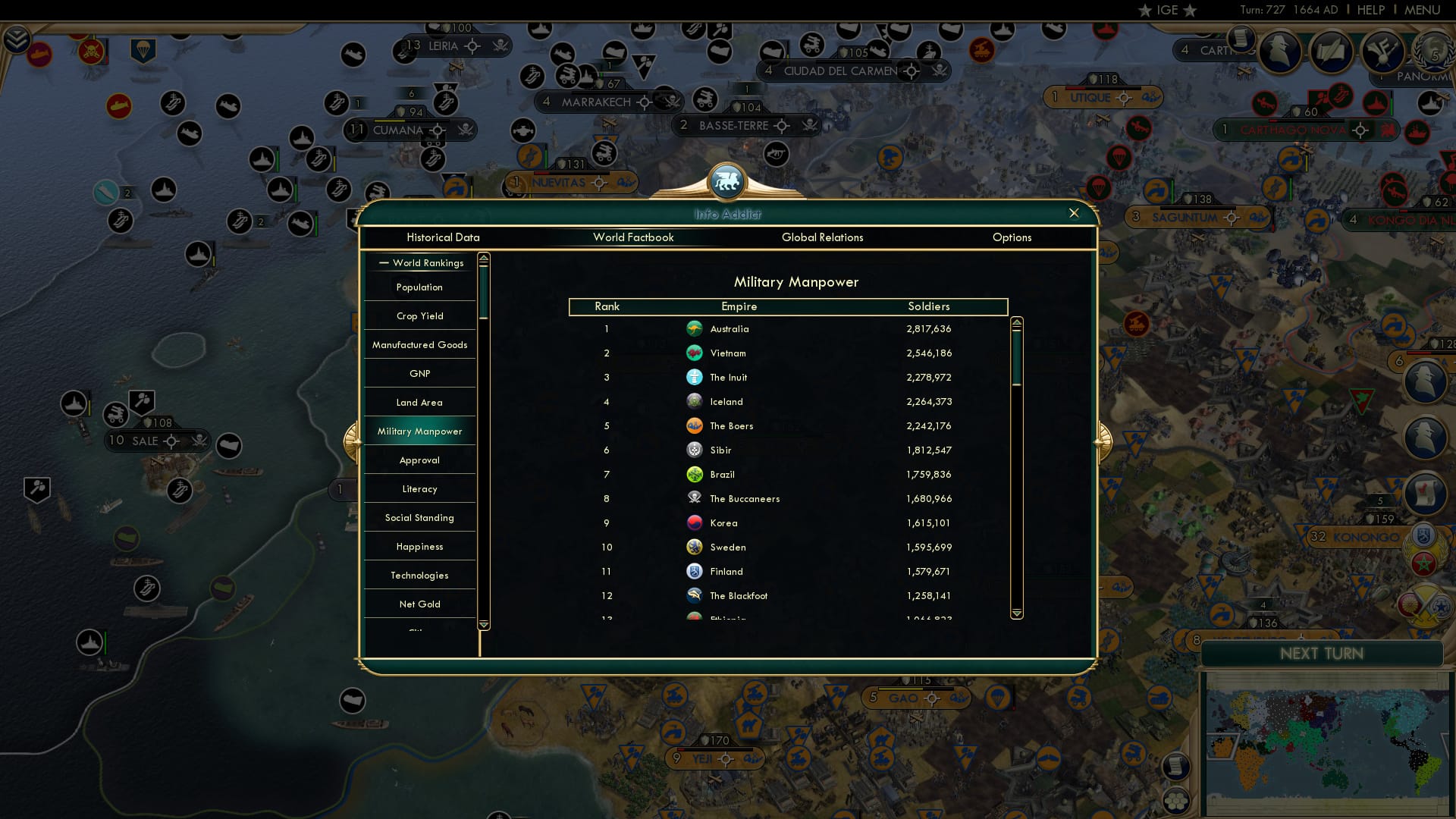1456x819 pixels.
Task: Click Sweden's flag icon next to rank 10
Action: 695,547
